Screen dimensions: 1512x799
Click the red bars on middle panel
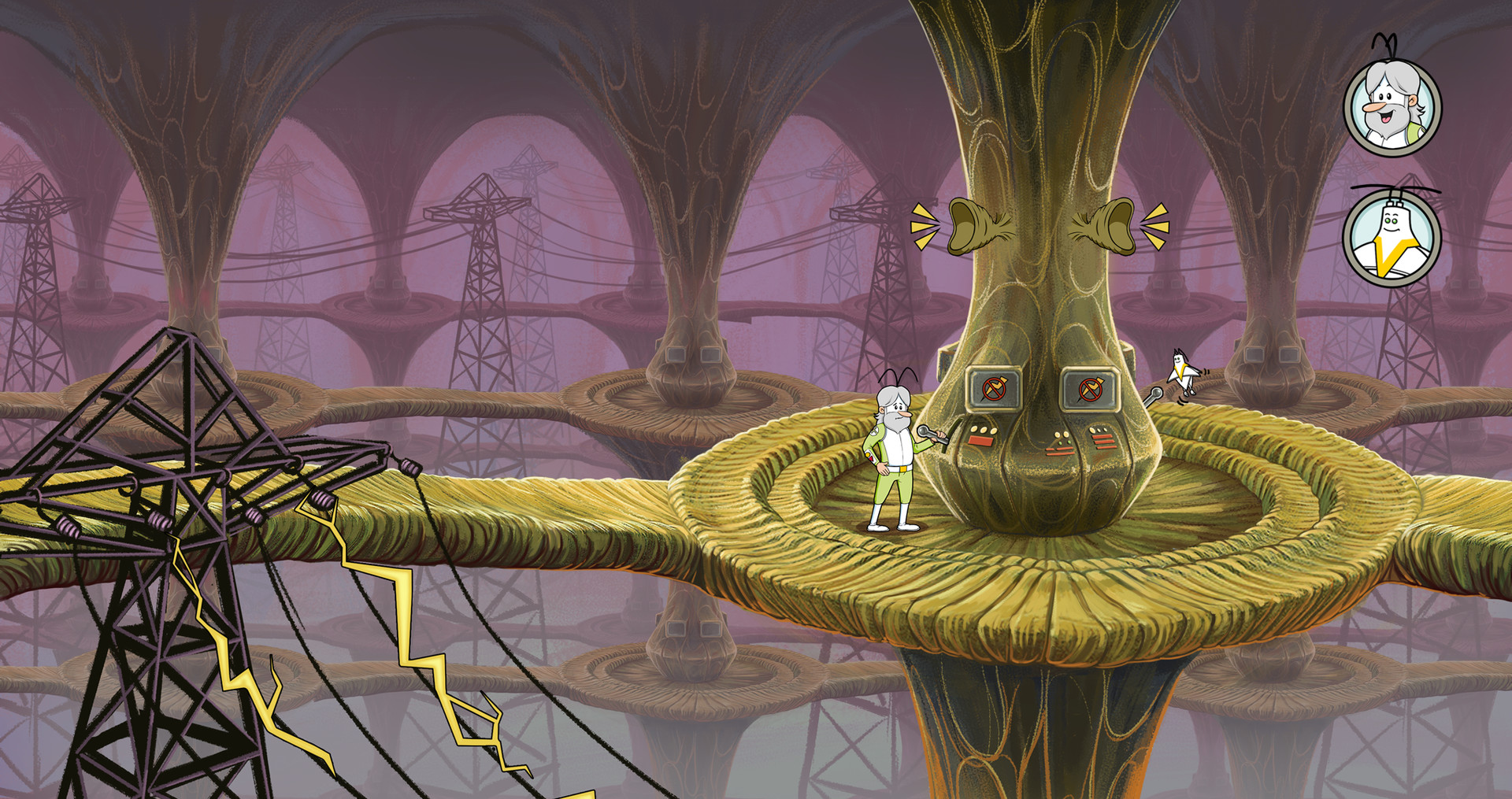pyautogui.click(x=1060, y=451)
